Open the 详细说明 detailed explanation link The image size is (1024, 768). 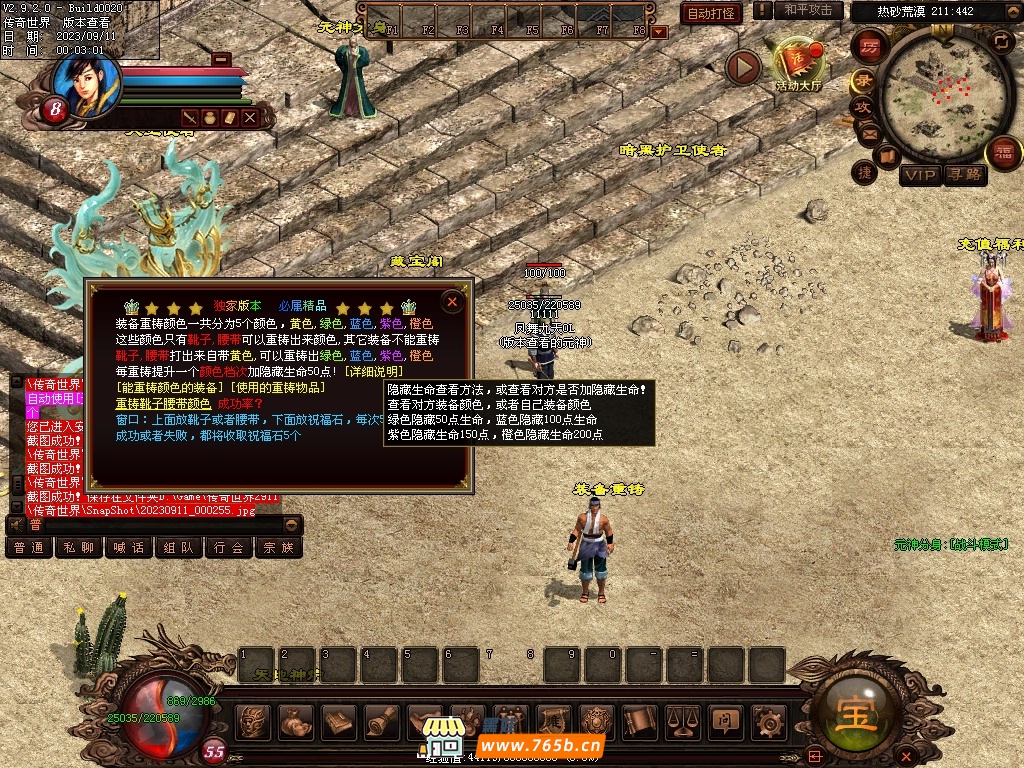[374, 371]
